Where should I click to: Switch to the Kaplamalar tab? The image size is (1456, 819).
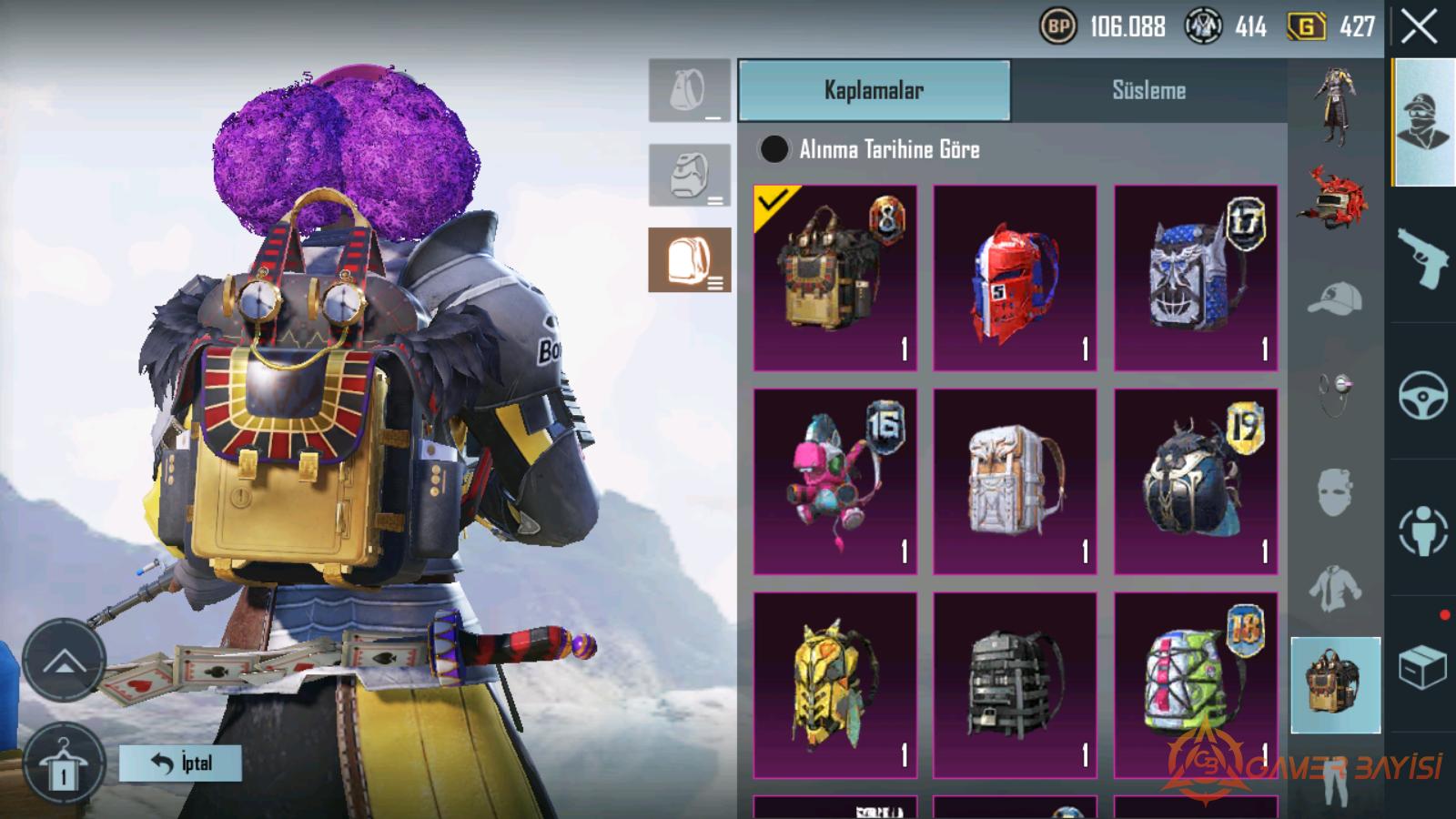tap(874, 90)
